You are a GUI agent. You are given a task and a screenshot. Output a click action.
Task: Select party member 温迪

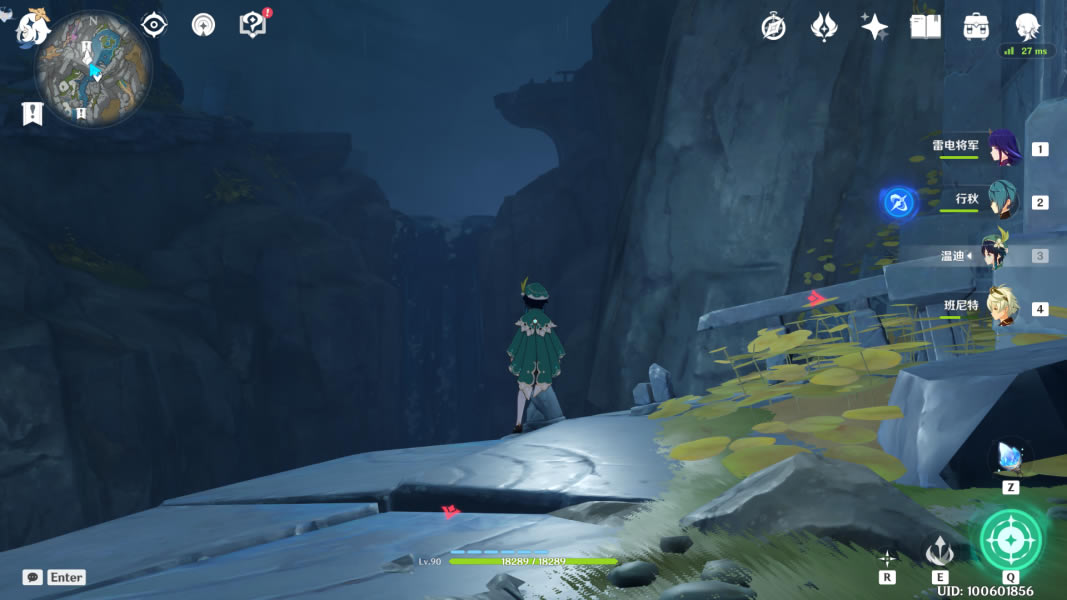point(996,255)
